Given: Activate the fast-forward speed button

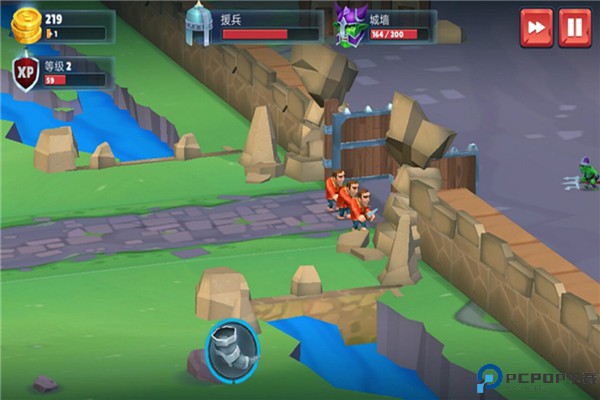Looking at the screenshot, I should [x=536, y=27].
